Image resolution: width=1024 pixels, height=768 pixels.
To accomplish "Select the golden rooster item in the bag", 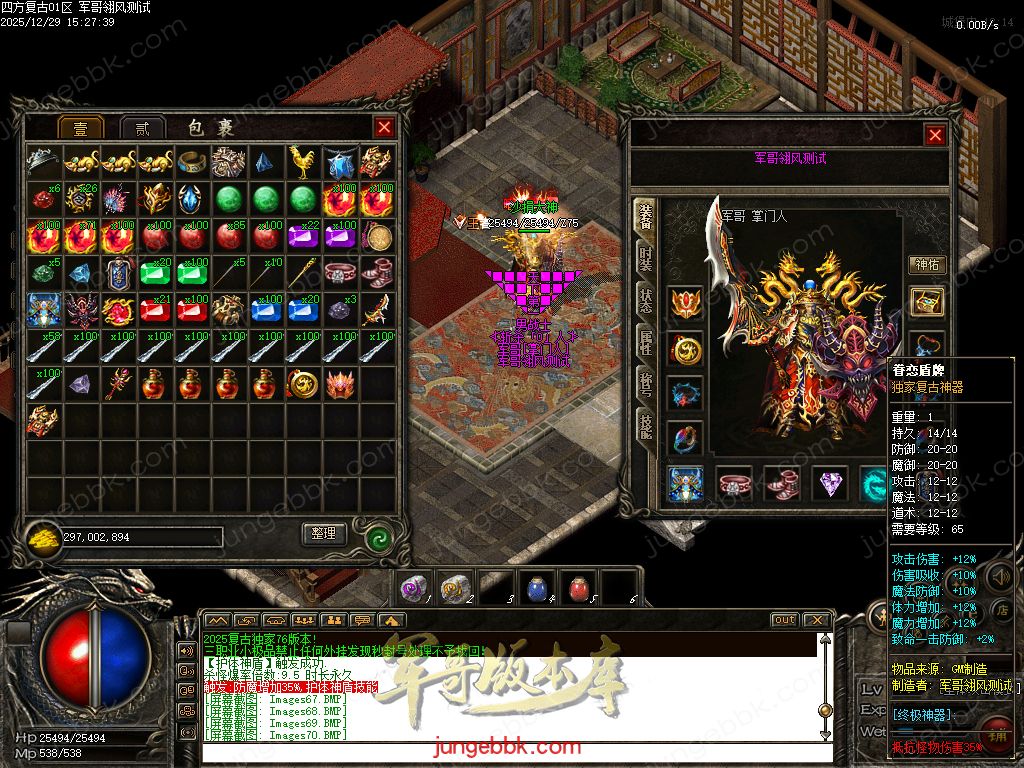I will coord(302,161).
